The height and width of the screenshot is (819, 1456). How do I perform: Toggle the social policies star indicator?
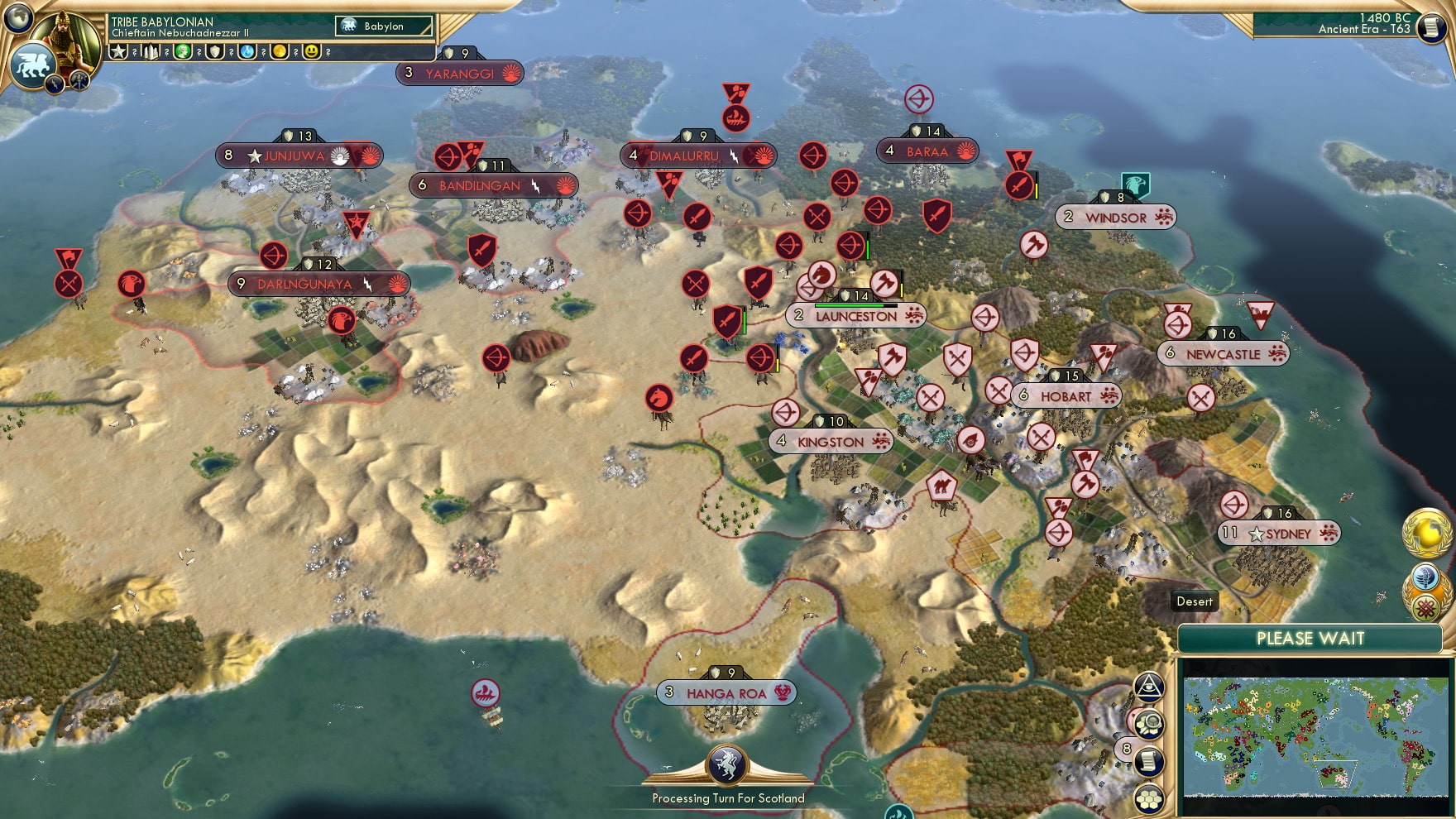118,52
